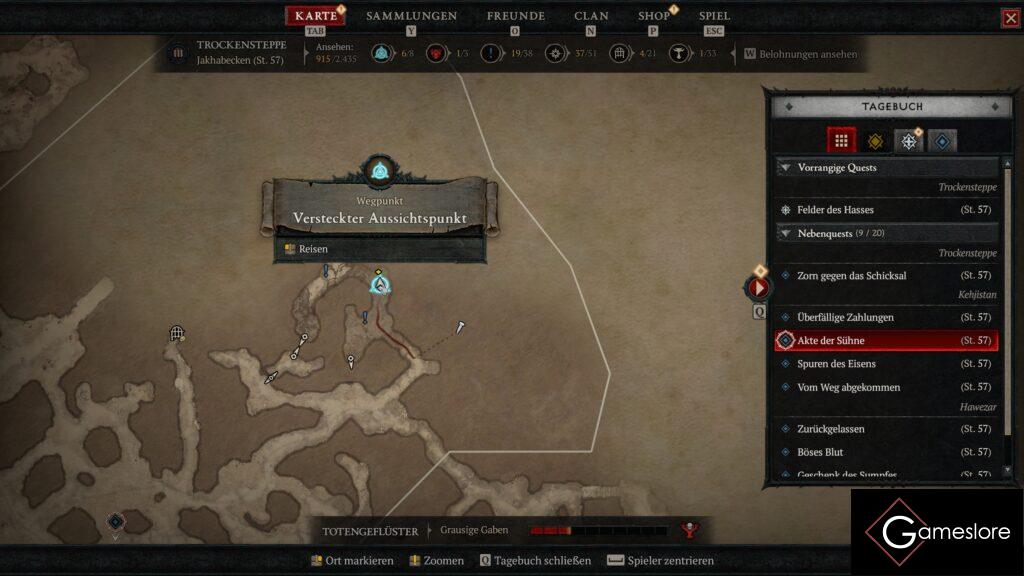Click the red arrow journal toggle button
This screenshot has width=1024, height=576.
pyautogui.click(x=758, y=288)
